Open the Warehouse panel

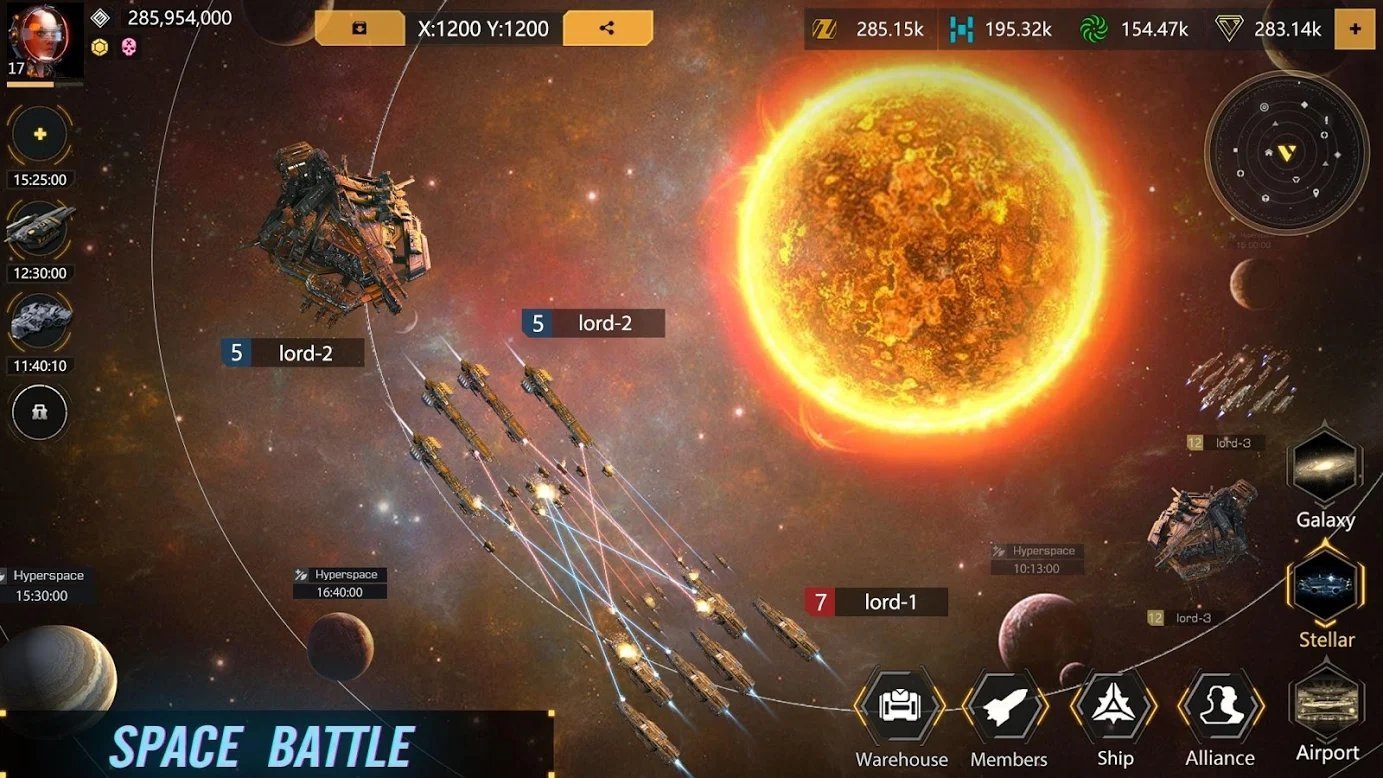(899, 706)
